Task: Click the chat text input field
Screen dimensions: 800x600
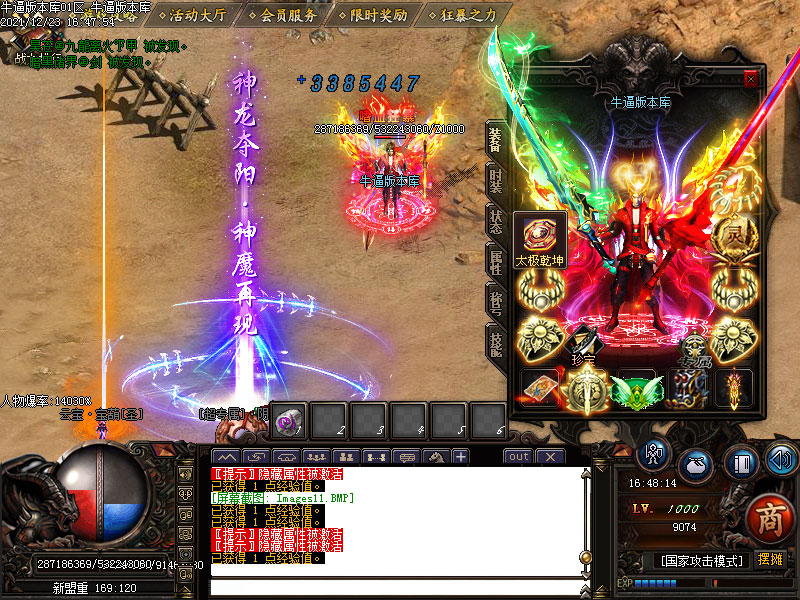Action: 400,585
